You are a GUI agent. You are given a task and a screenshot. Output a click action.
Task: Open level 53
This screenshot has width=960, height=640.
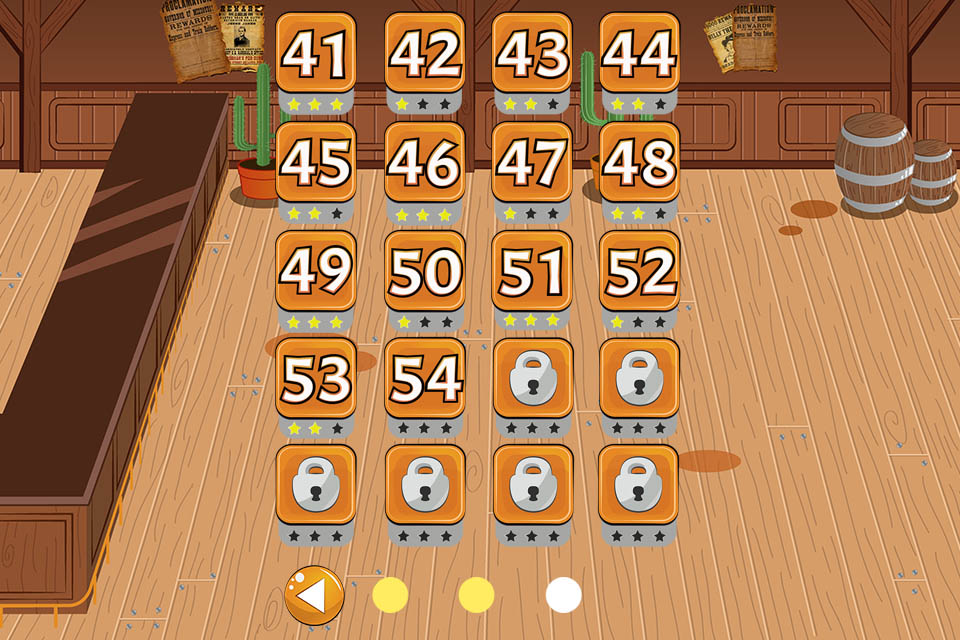[316, 378]
